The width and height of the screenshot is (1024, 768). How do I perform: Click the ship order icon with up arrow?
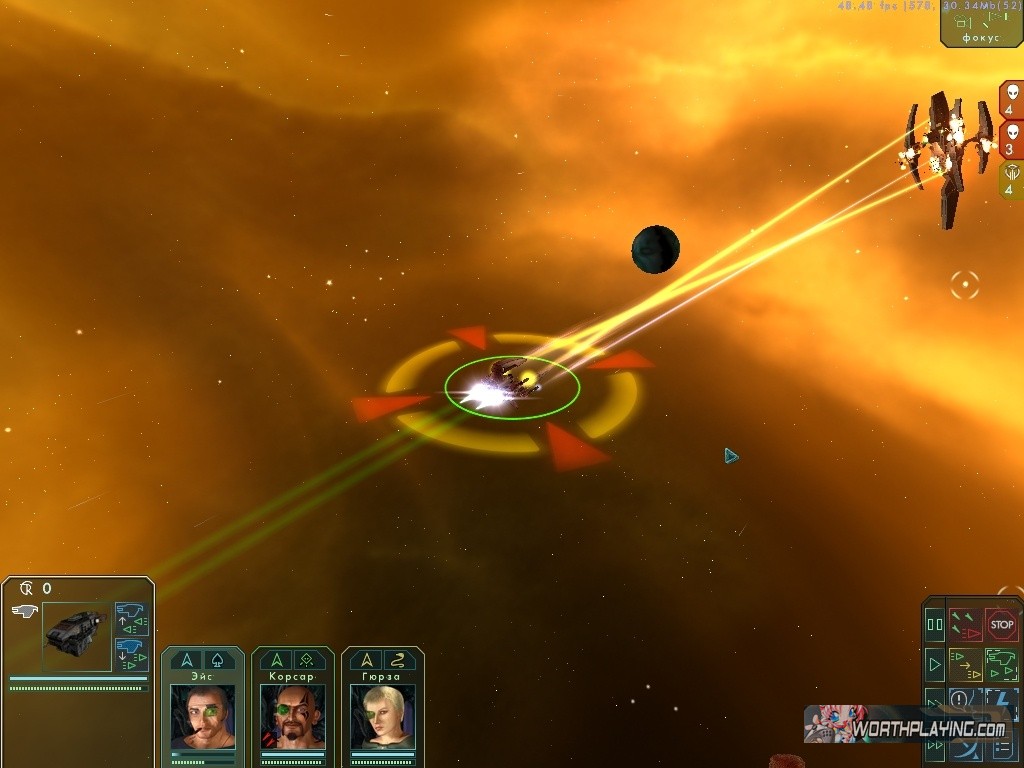[131, 617]
